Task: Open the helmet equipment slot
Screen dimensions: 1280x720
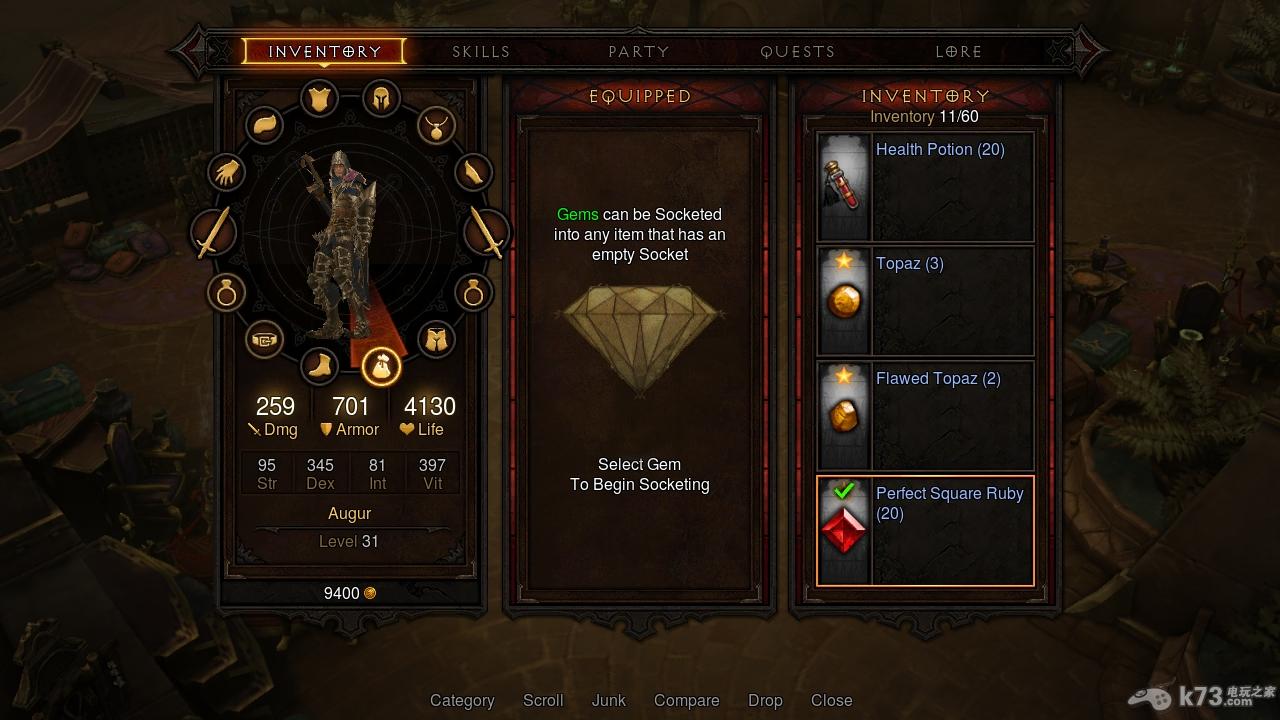Action: pos(381,98)
